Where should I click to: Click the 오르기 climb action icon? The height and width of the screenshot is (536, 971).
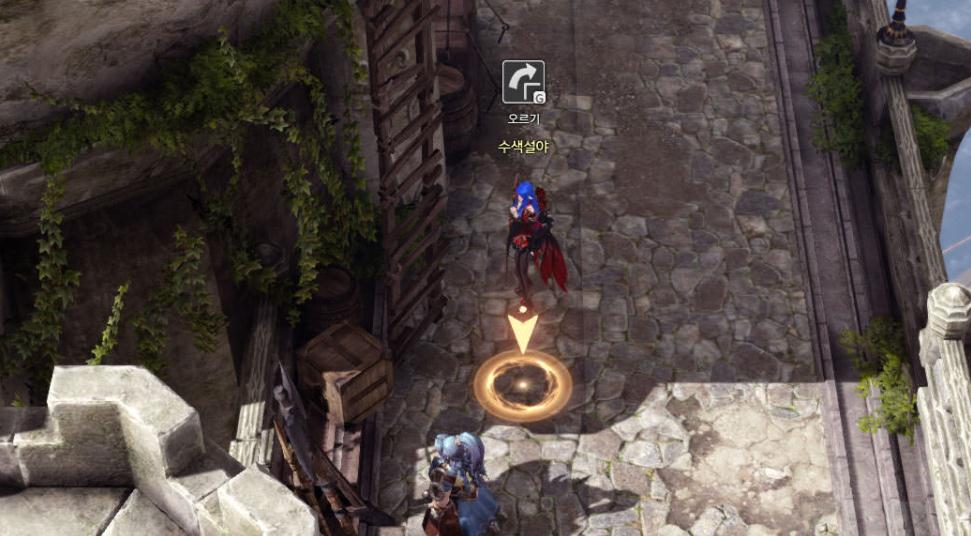pyautogui.click(x=523, y=82)
